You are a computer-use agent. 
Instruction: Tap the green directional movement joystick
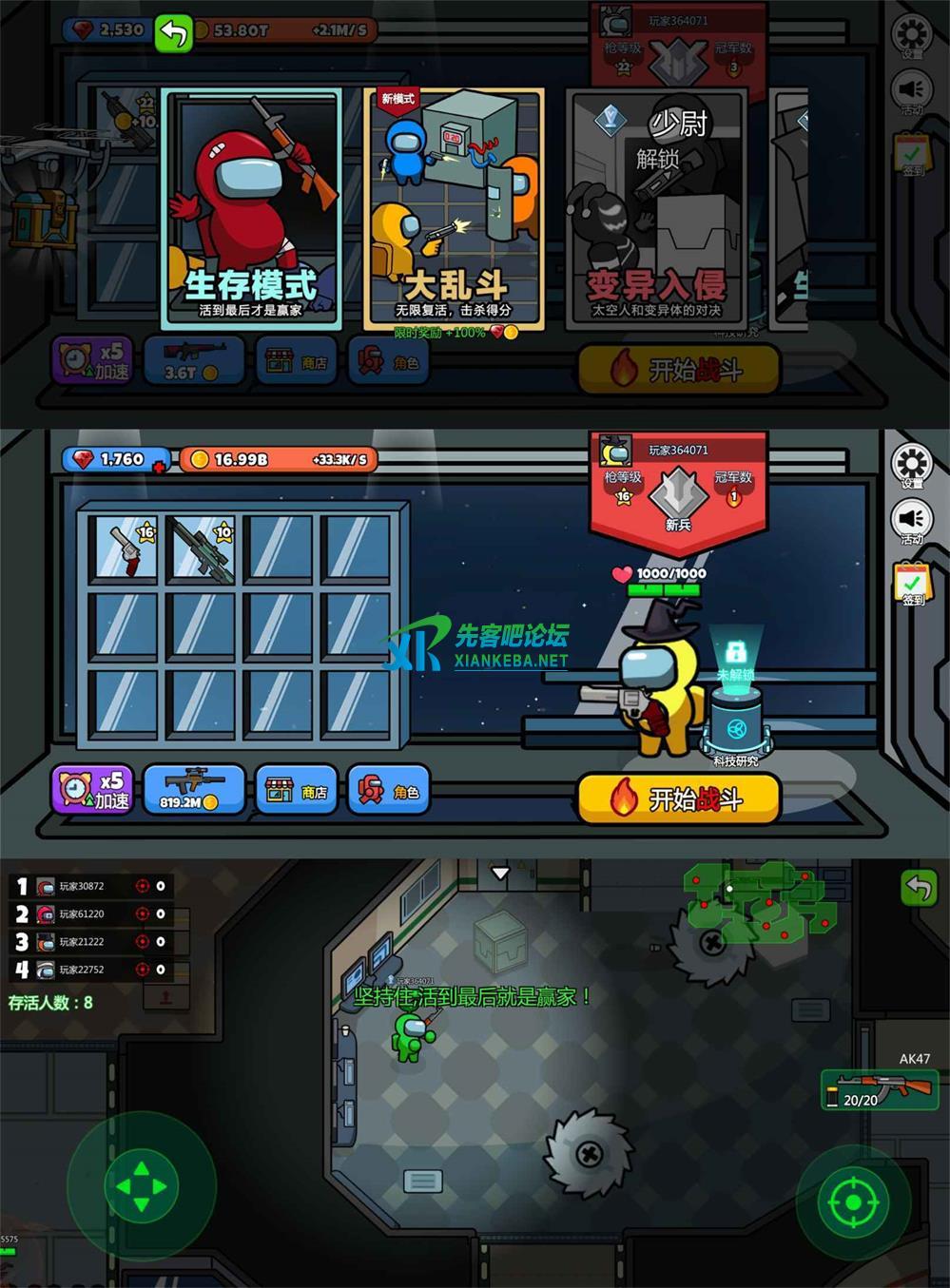coord(141,1186)
